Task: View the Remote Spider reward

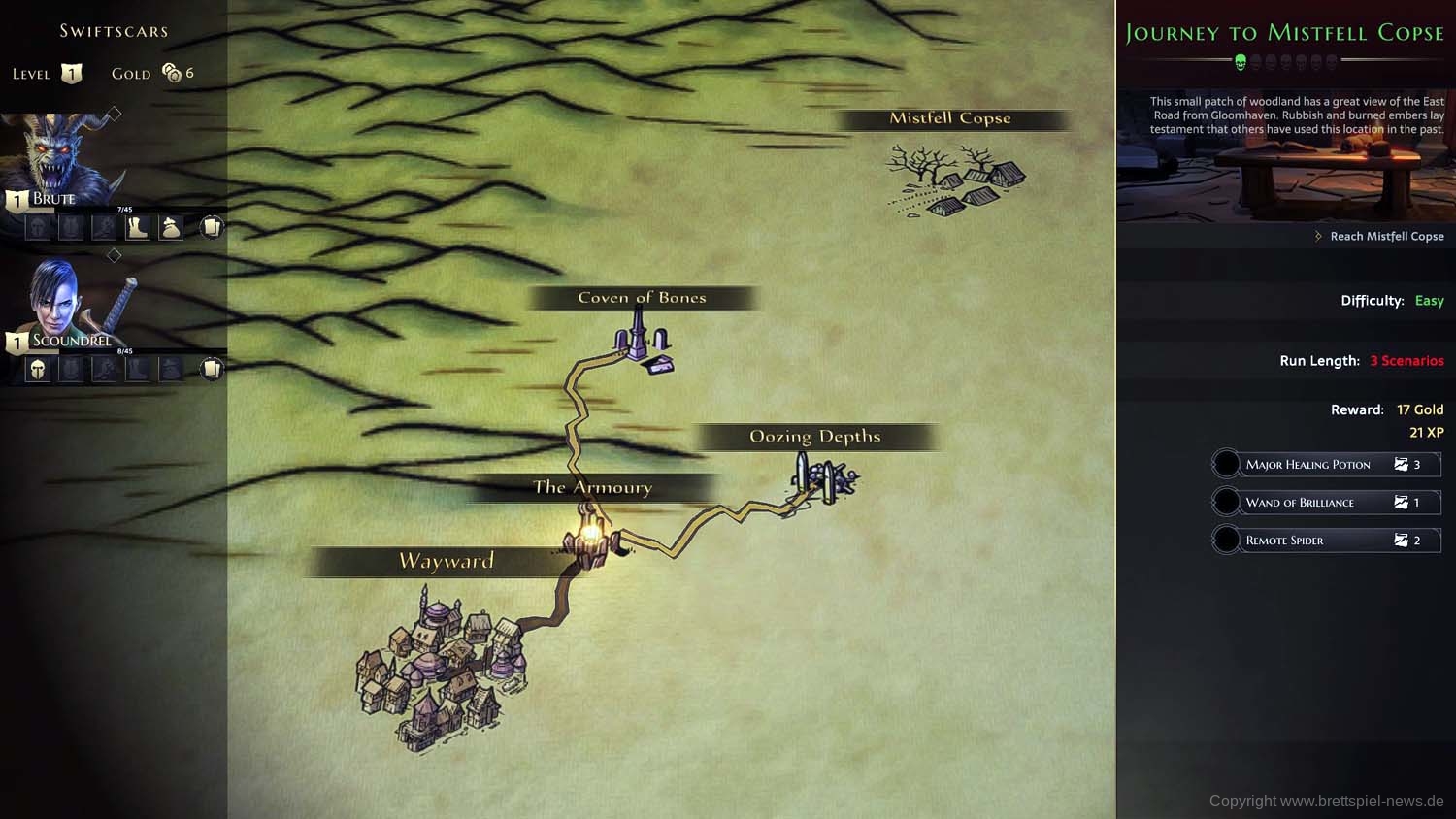Action: click(x=1326, y=541)
